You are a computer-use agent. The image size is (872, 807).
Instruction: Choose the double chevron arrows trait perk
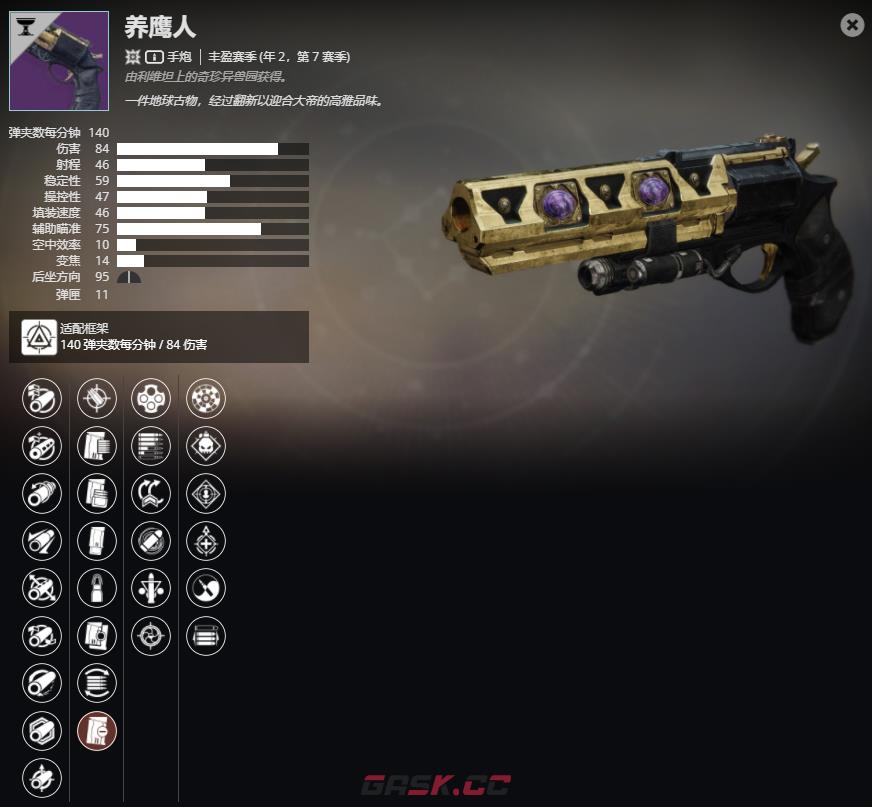tap(151, 493)
